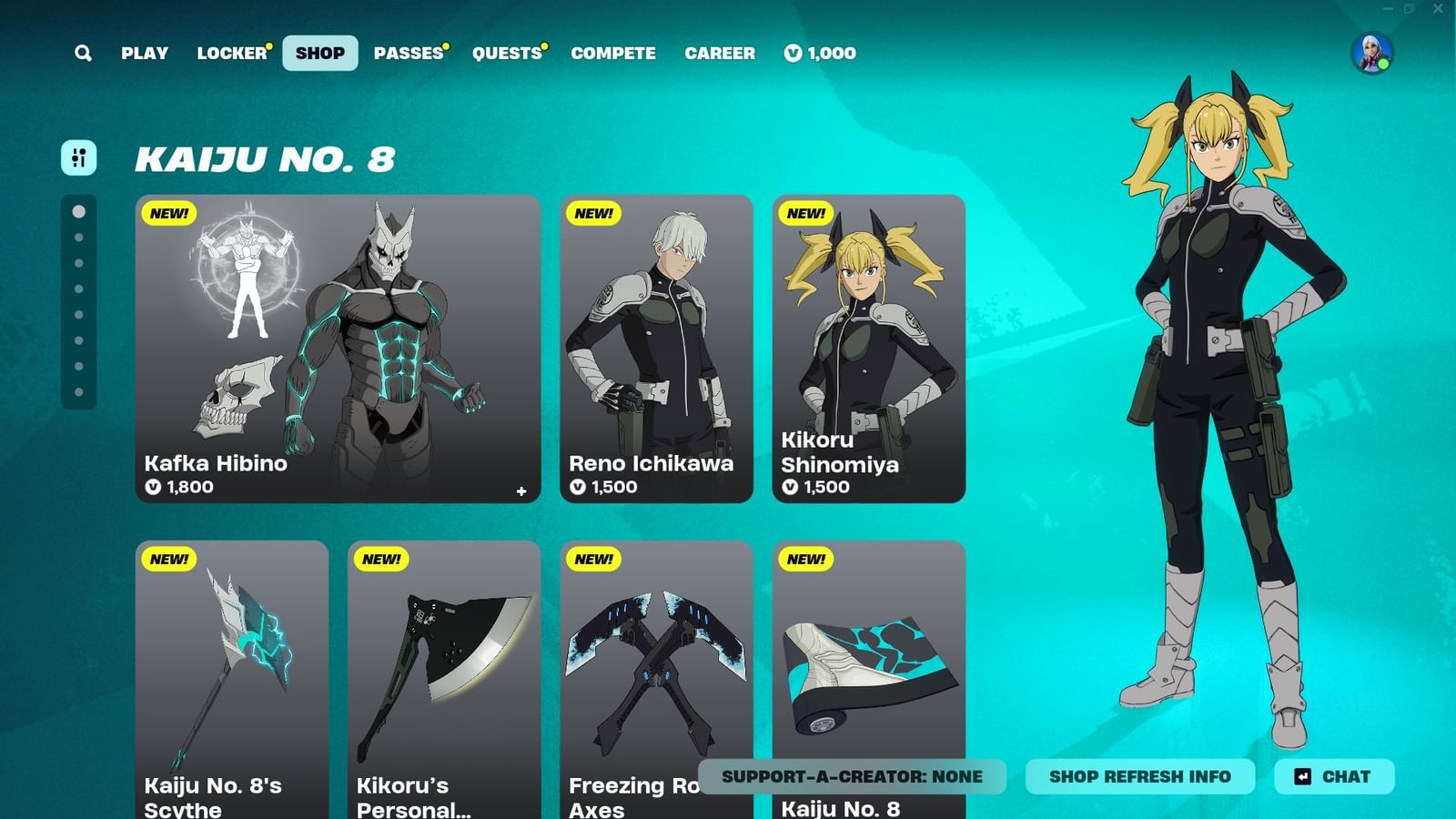
Task: Click the shop filter sliders icon beside Kaiju heading
Action: [77, 158]
